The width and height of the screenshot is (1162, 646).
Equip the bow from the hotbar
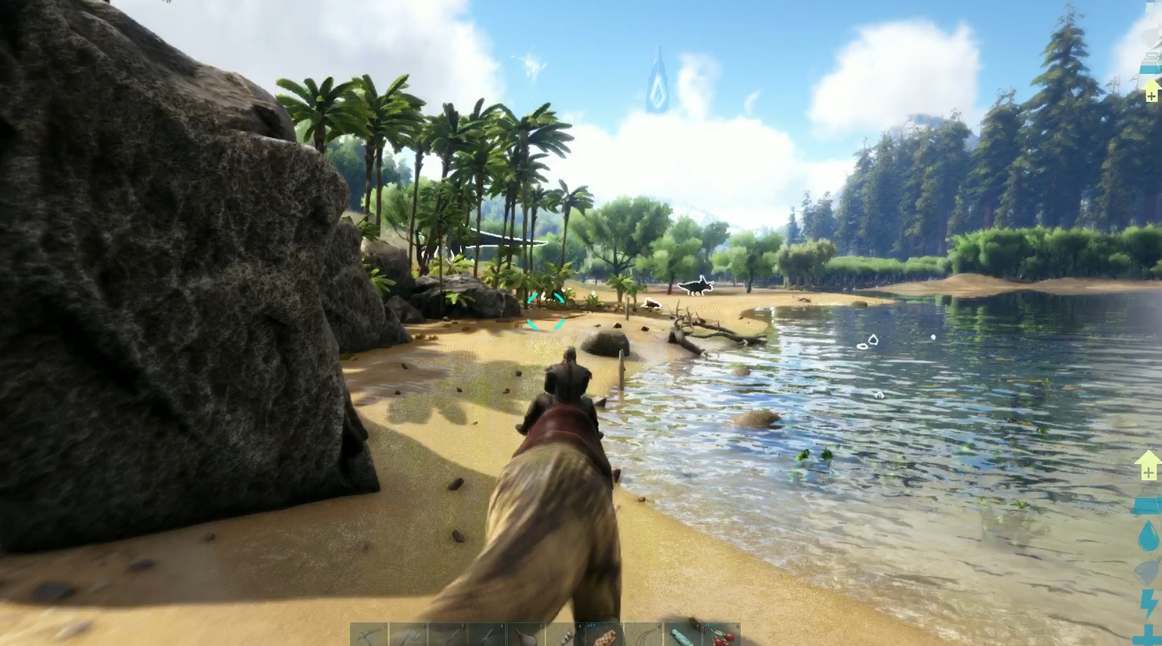(643, 636)
